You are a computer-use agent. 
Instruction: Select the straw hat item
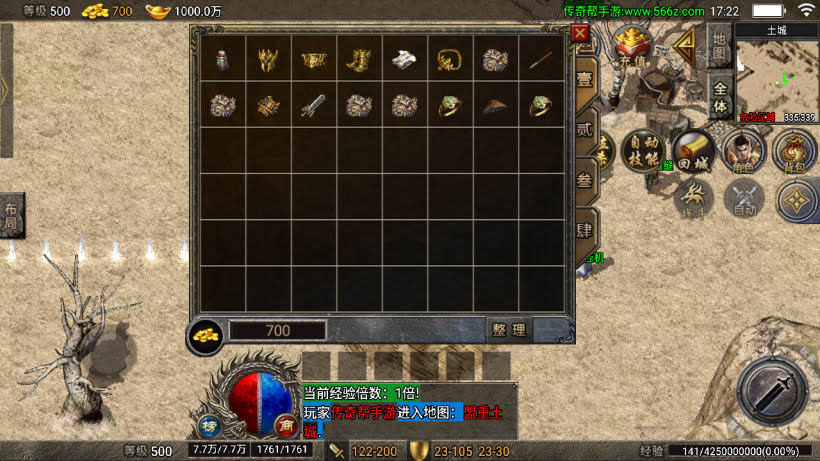tap(494, 104)
